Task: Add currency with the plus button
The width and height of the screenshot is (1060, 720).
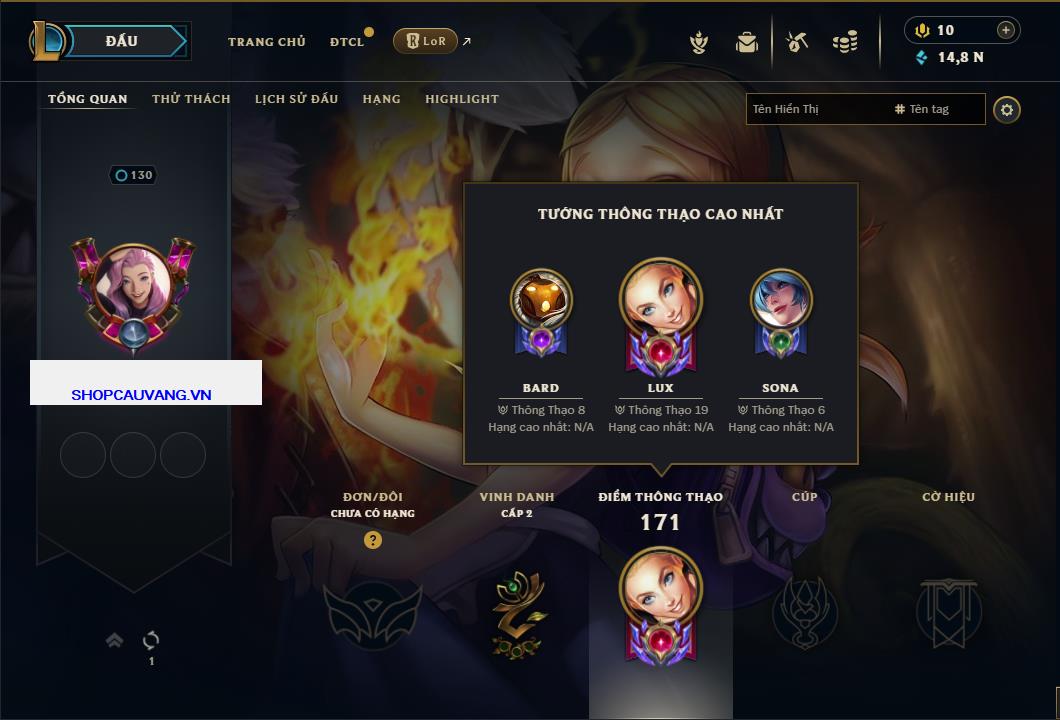Action: [1006, 30]
